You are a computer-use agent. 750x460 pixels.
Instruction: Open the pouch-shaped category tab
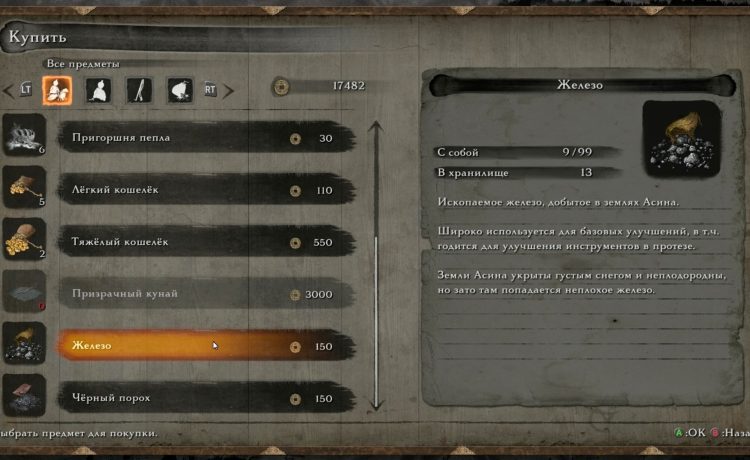(x=180, y=90)
